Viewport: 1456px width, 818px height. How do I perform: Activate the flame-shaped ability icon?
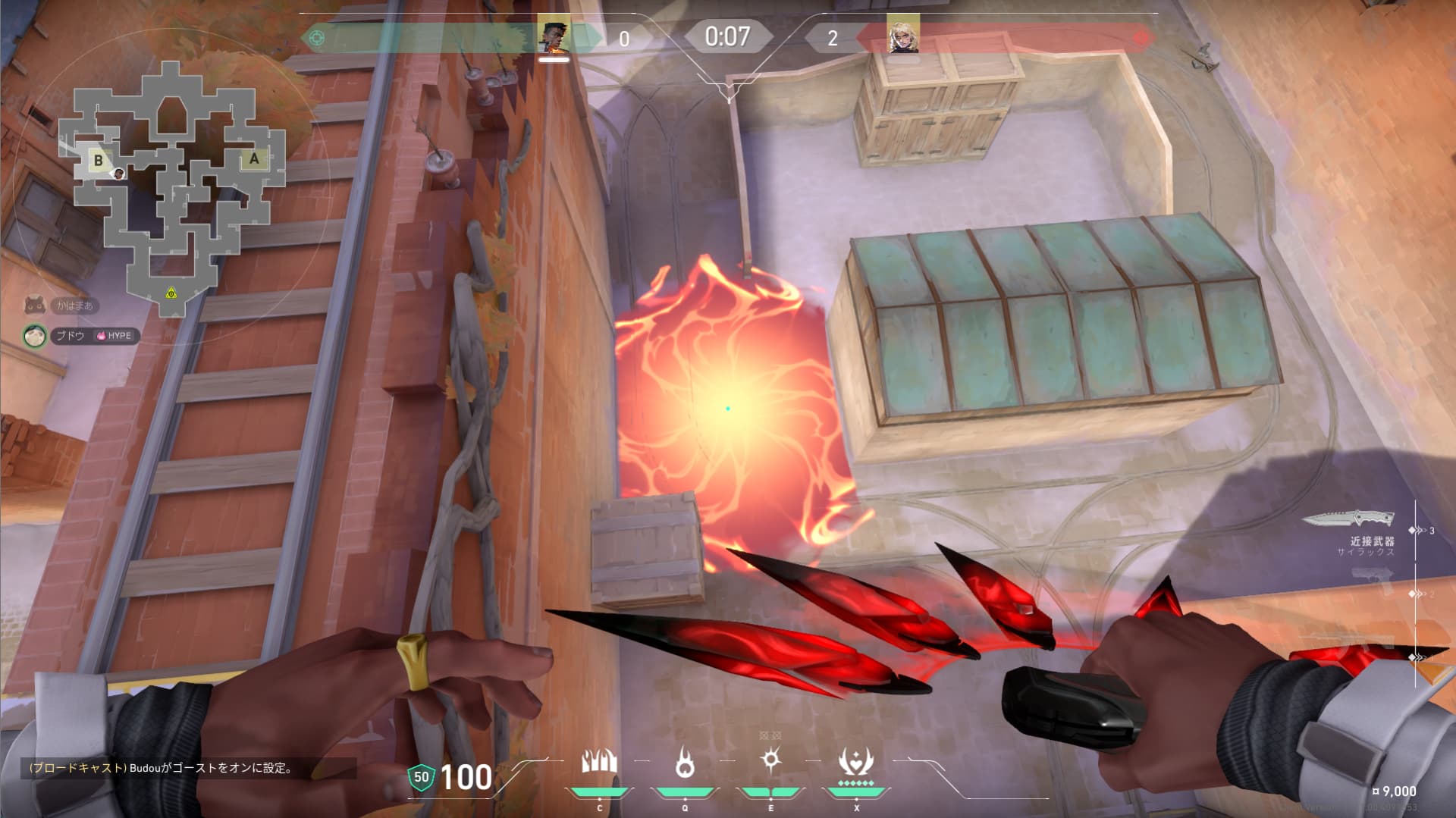pyautogui.click(x=685, y=763)
